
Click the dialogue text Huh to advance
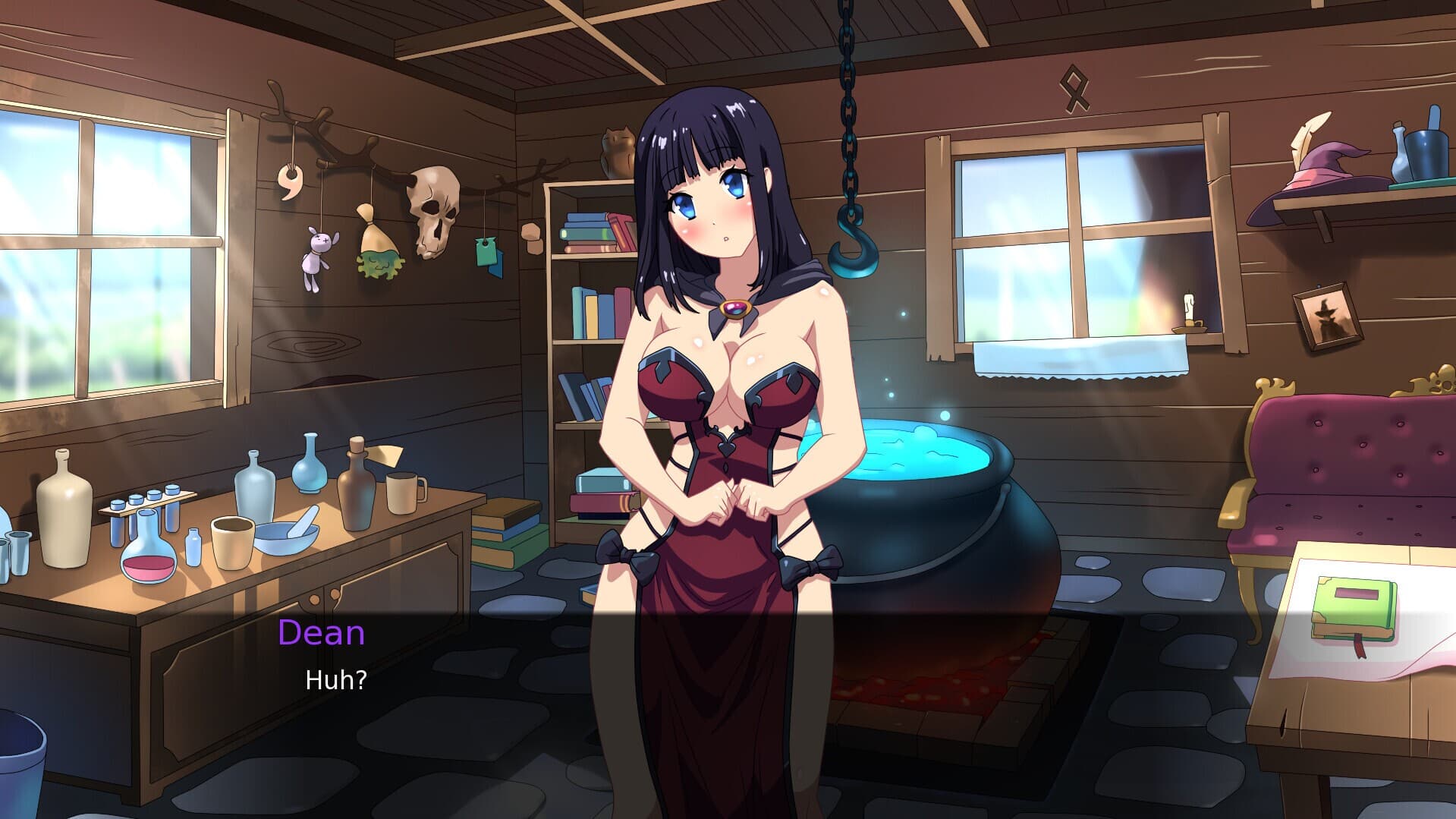[x=336, y=679]
